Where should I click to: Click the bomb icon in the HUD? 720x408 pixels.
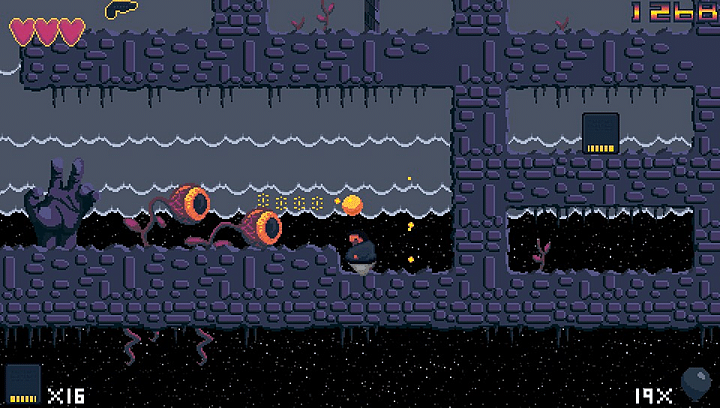(x=695, y=384)
